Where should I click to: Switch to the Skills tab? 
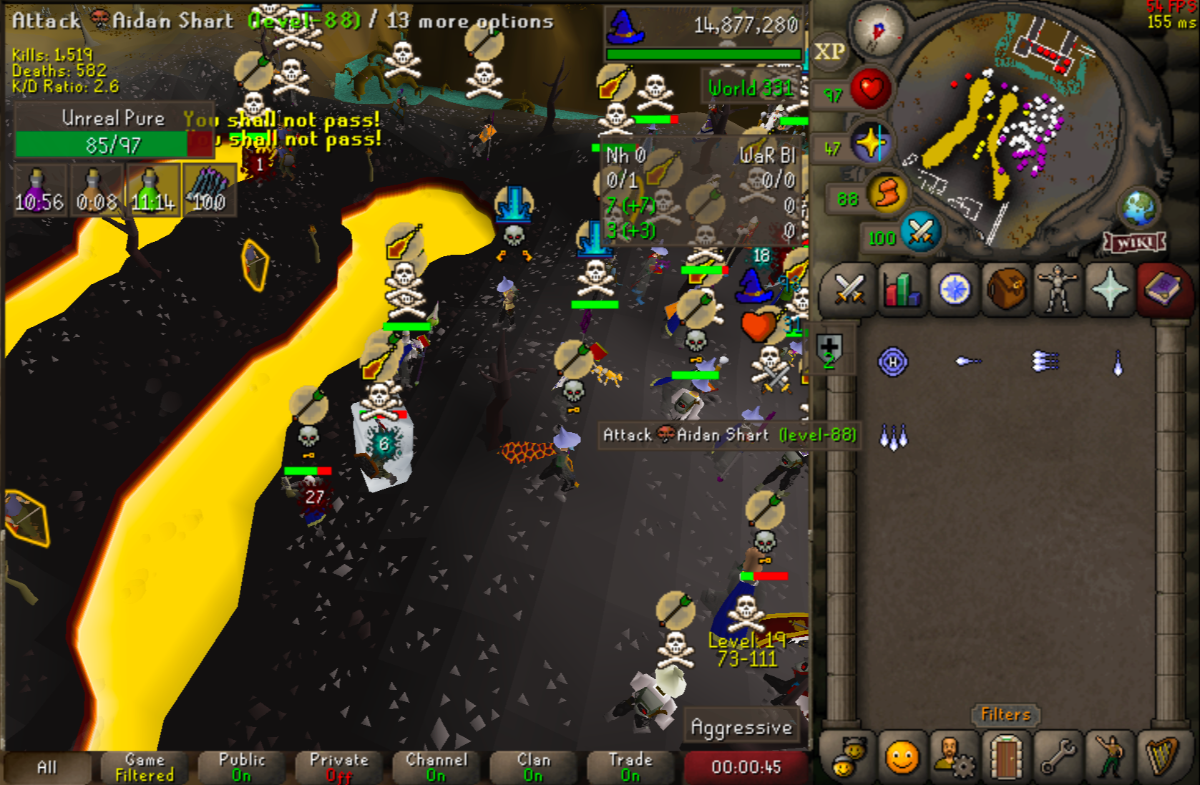click(x=903, y=291)
